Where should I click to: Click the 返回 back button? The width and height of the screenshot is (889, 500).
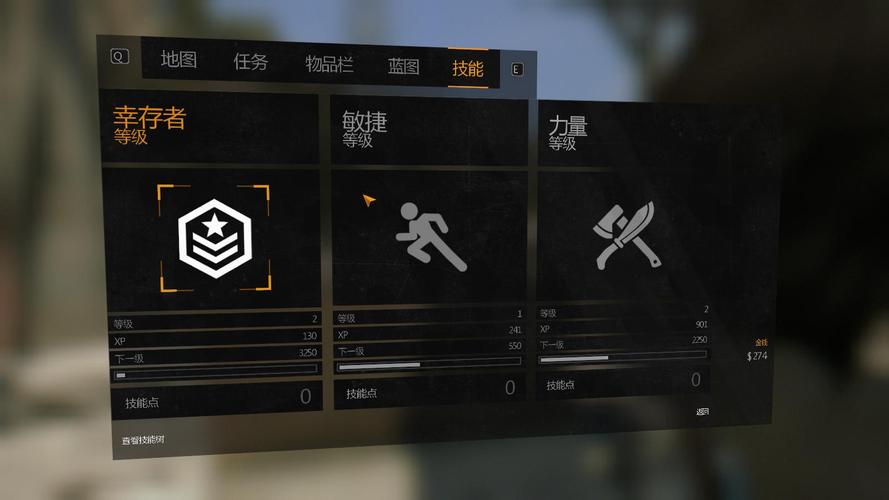(703, 411)
